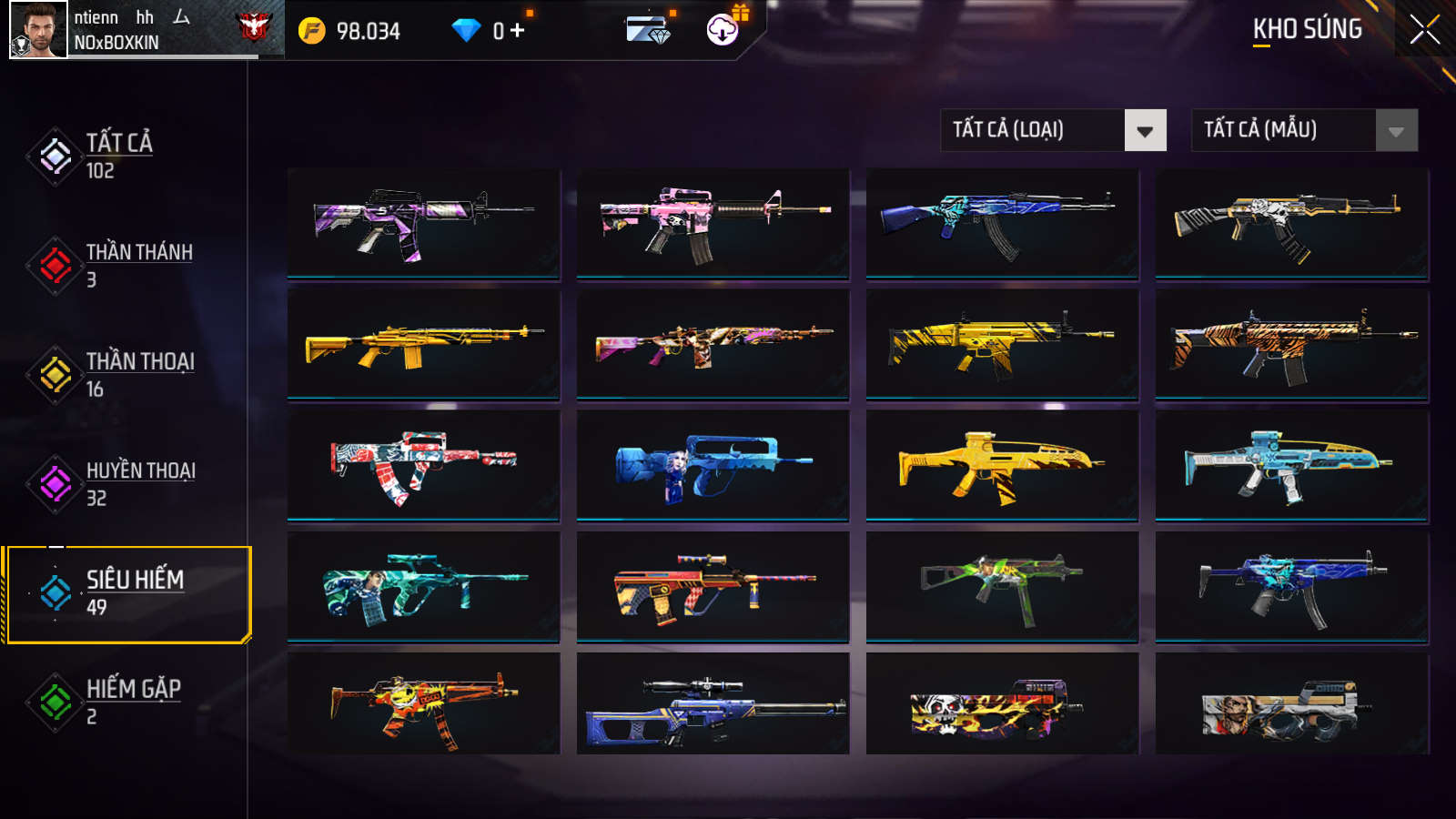
Task: Click the cloud download gift icon
Action: point(723,30)
